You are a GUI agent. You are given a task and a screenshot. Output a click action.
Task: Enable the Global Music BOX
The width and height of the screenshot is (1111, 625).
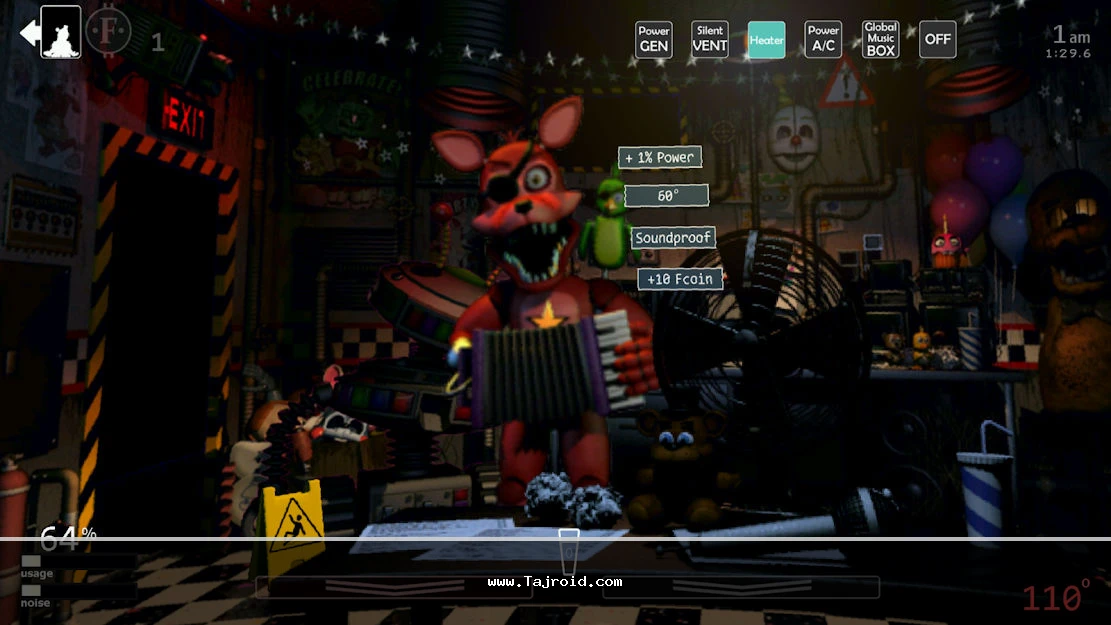pyautogui.click(x=881, y=40)
